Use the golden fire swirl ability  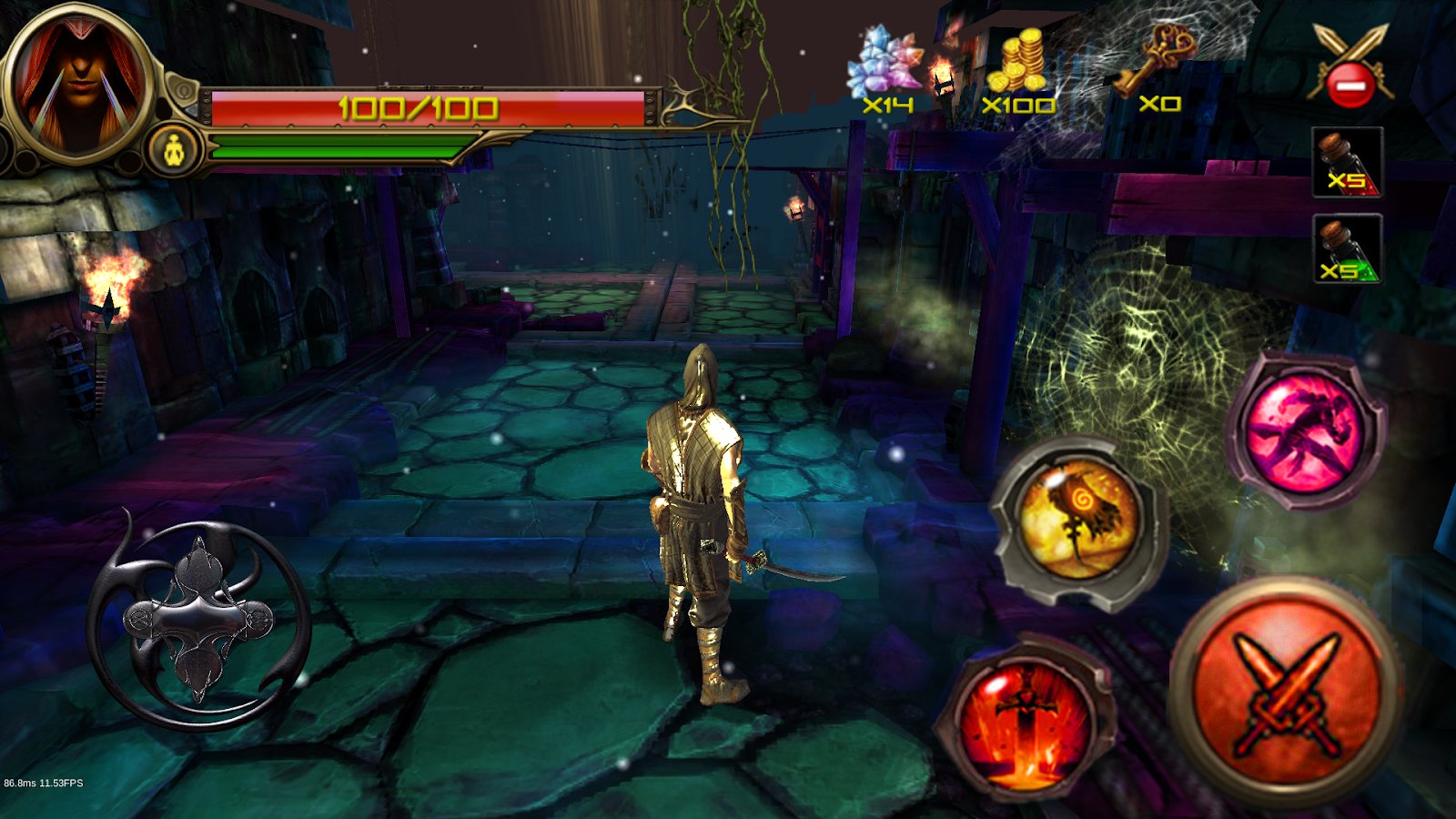(1079, 521)
